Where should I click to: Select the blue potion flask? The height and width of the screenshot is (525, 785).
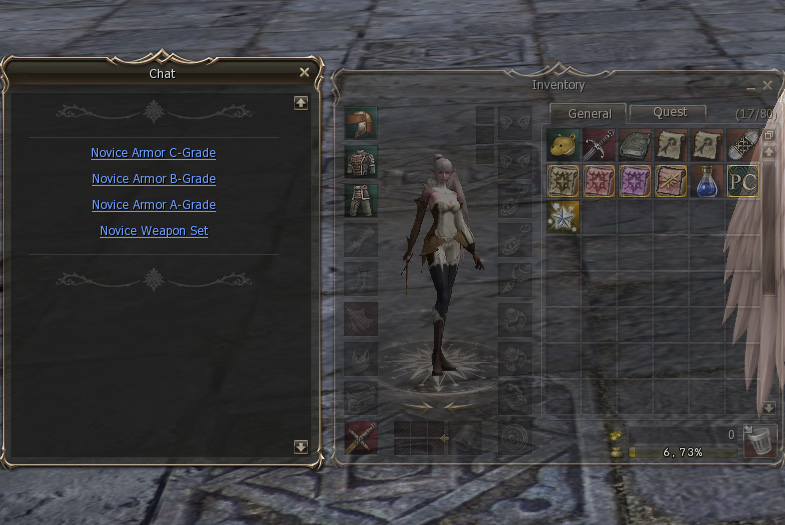tap(707, 181)
